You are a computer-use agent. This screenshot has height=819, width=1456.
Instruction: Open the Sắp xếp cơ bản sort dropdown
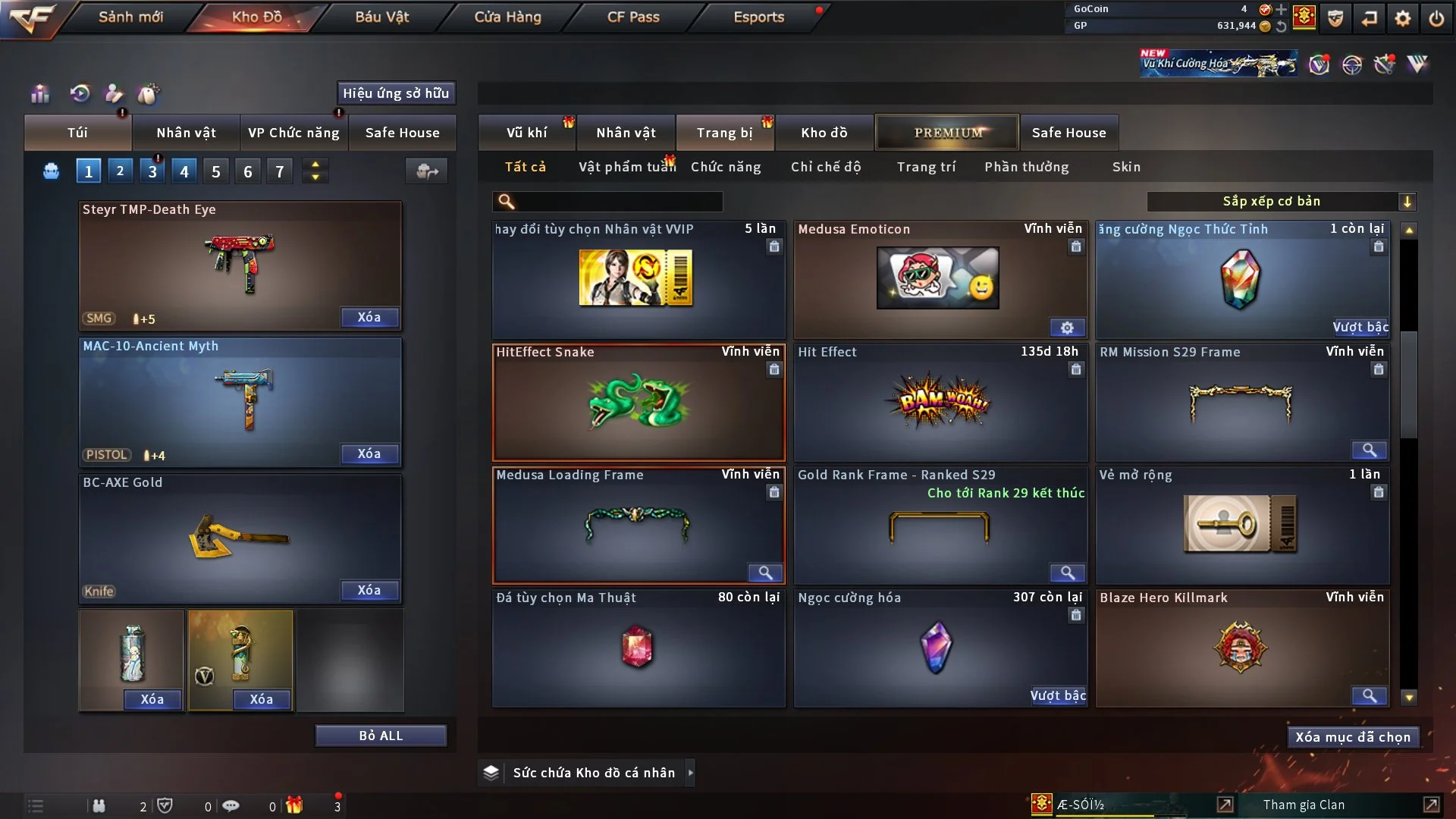click(1281, 201)
